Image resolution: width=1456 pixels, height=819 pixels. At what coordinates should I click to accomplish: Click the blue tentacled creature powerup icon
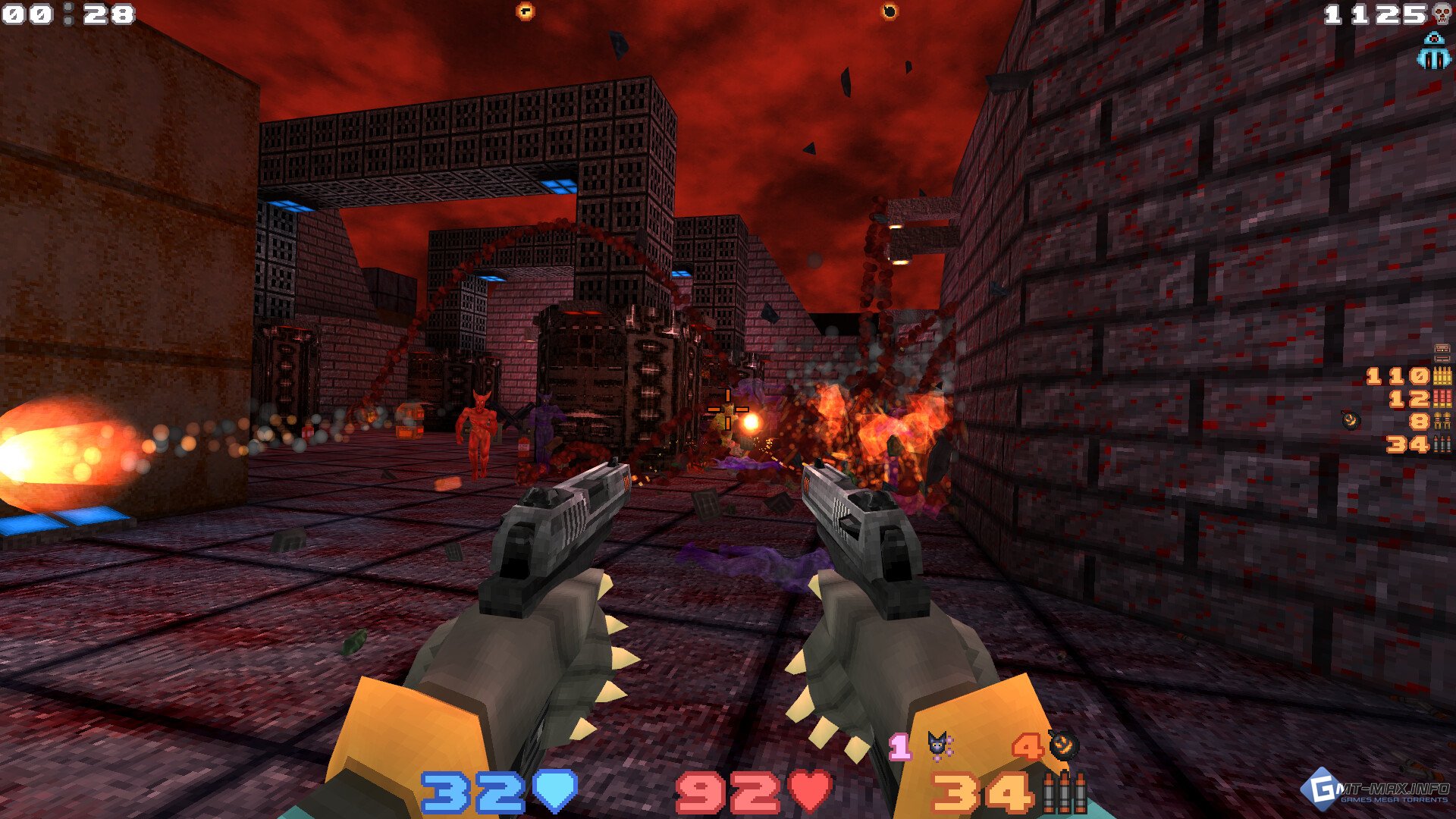click(x=1432, y=51)
